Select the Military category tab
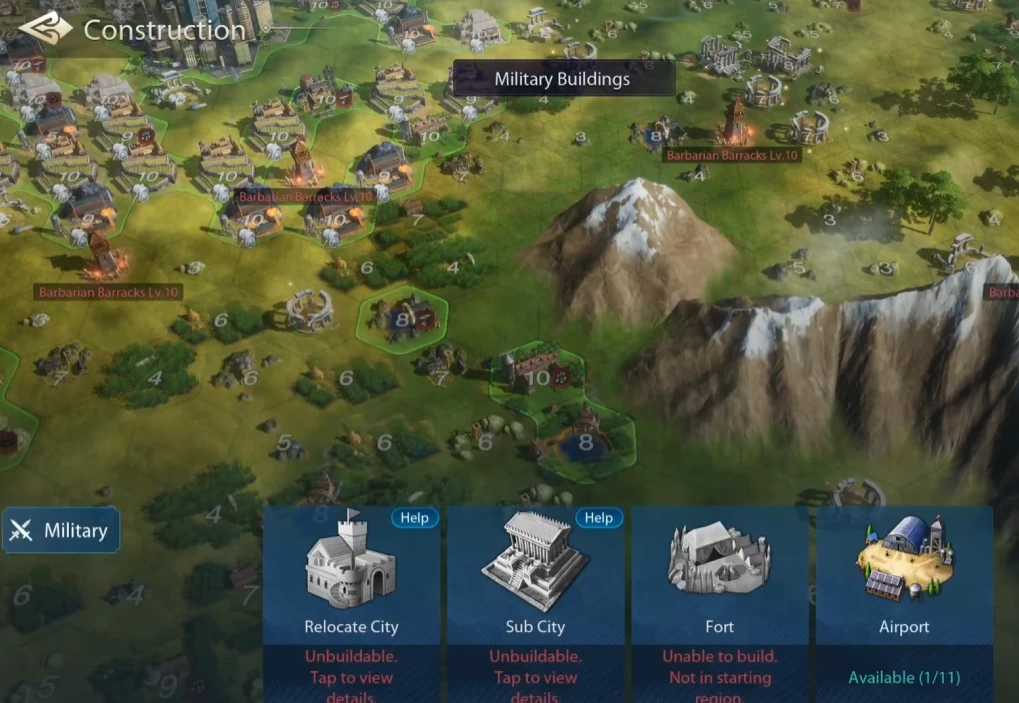Screen dimensions: 1019x703 [61, 531]
